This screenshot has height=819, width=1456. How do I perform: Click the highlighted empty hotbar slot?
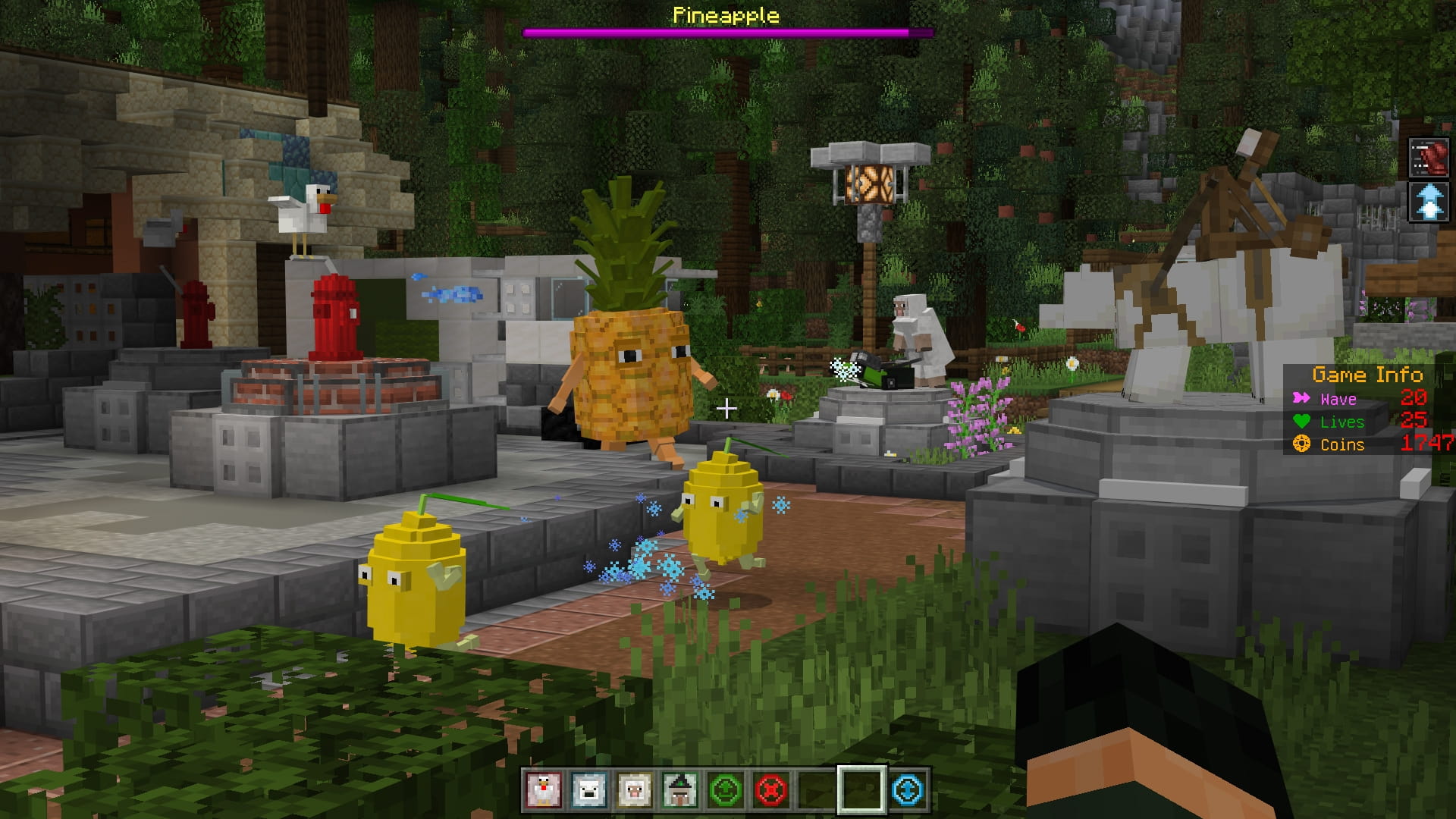862,790
